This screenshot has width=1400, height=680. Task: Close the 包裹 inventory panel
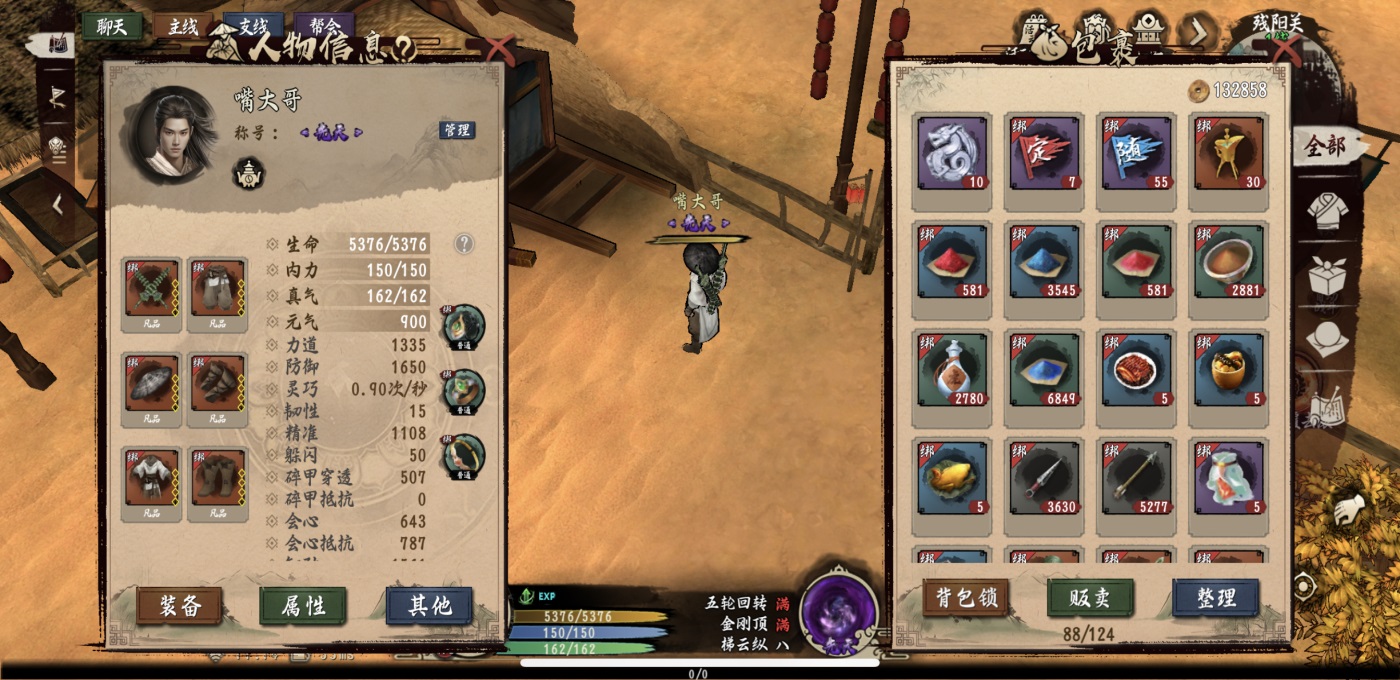coord(1283,48)
